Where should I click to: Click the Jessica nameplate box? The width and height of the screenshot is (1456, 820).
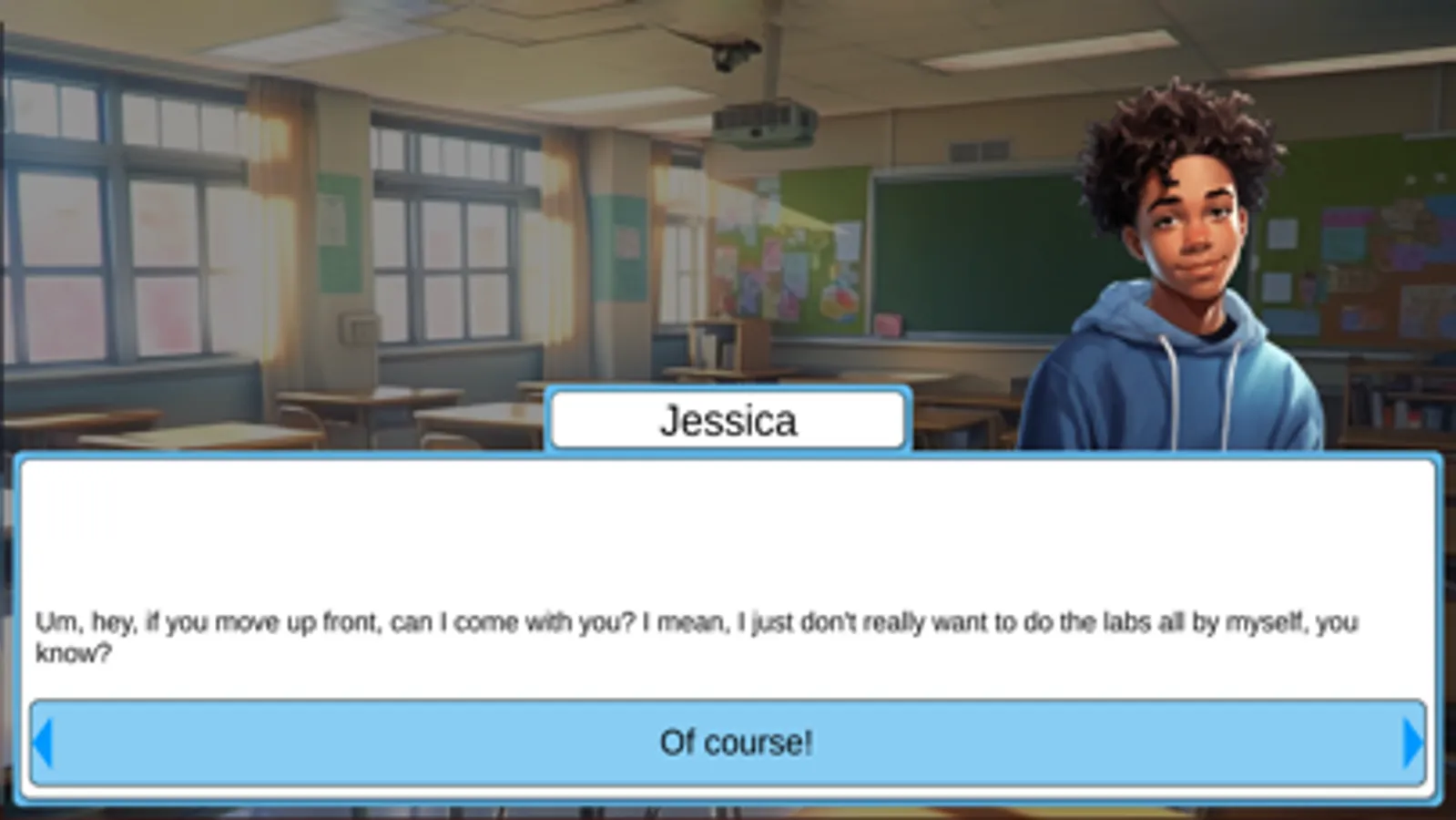click(x=727, y=419)
